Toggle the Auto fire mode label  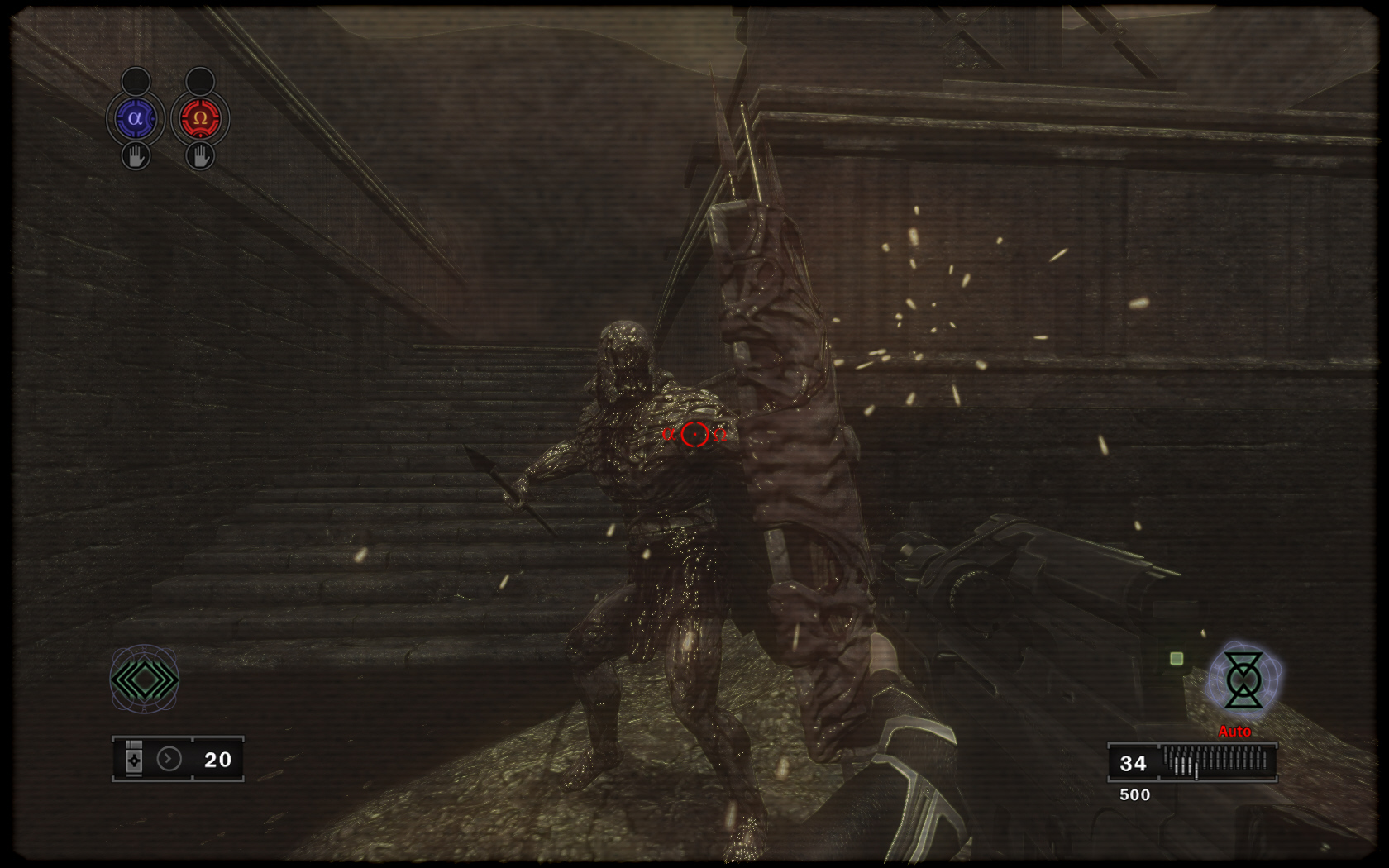[1234, 732]
